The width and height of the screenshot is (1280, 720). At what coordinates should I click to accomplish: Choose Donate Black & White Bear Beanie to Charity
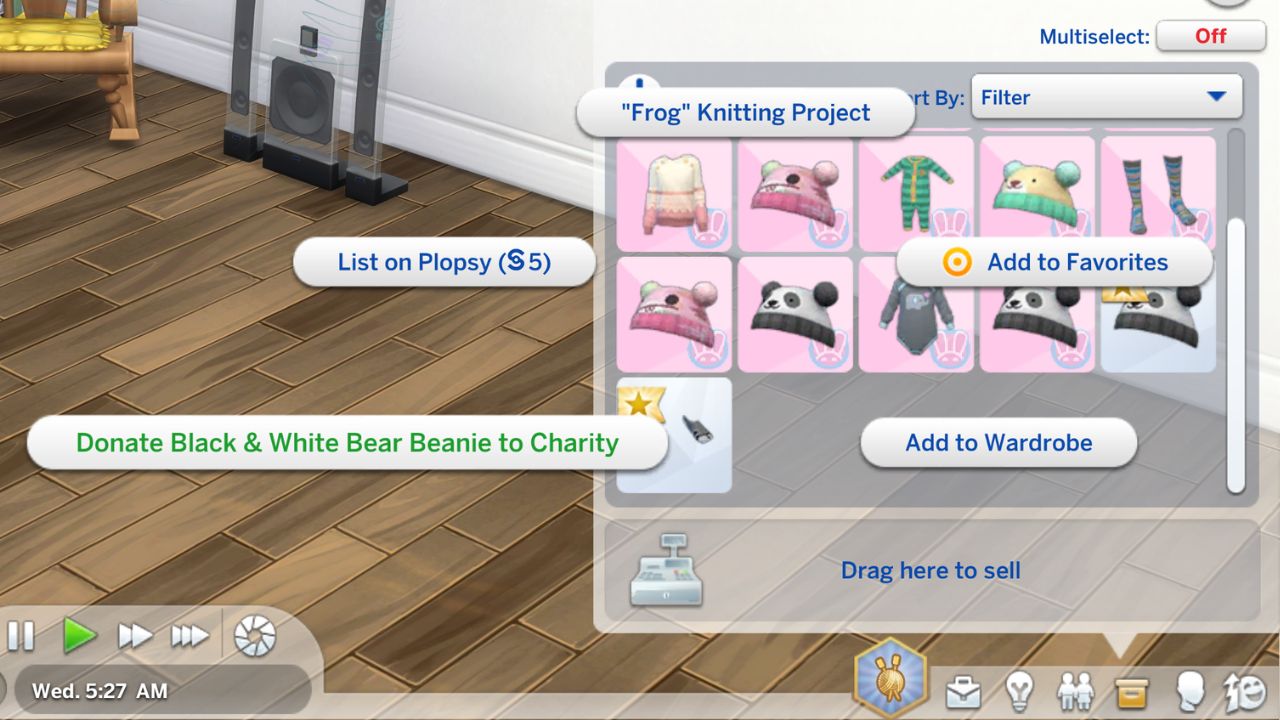coord(349,442)
